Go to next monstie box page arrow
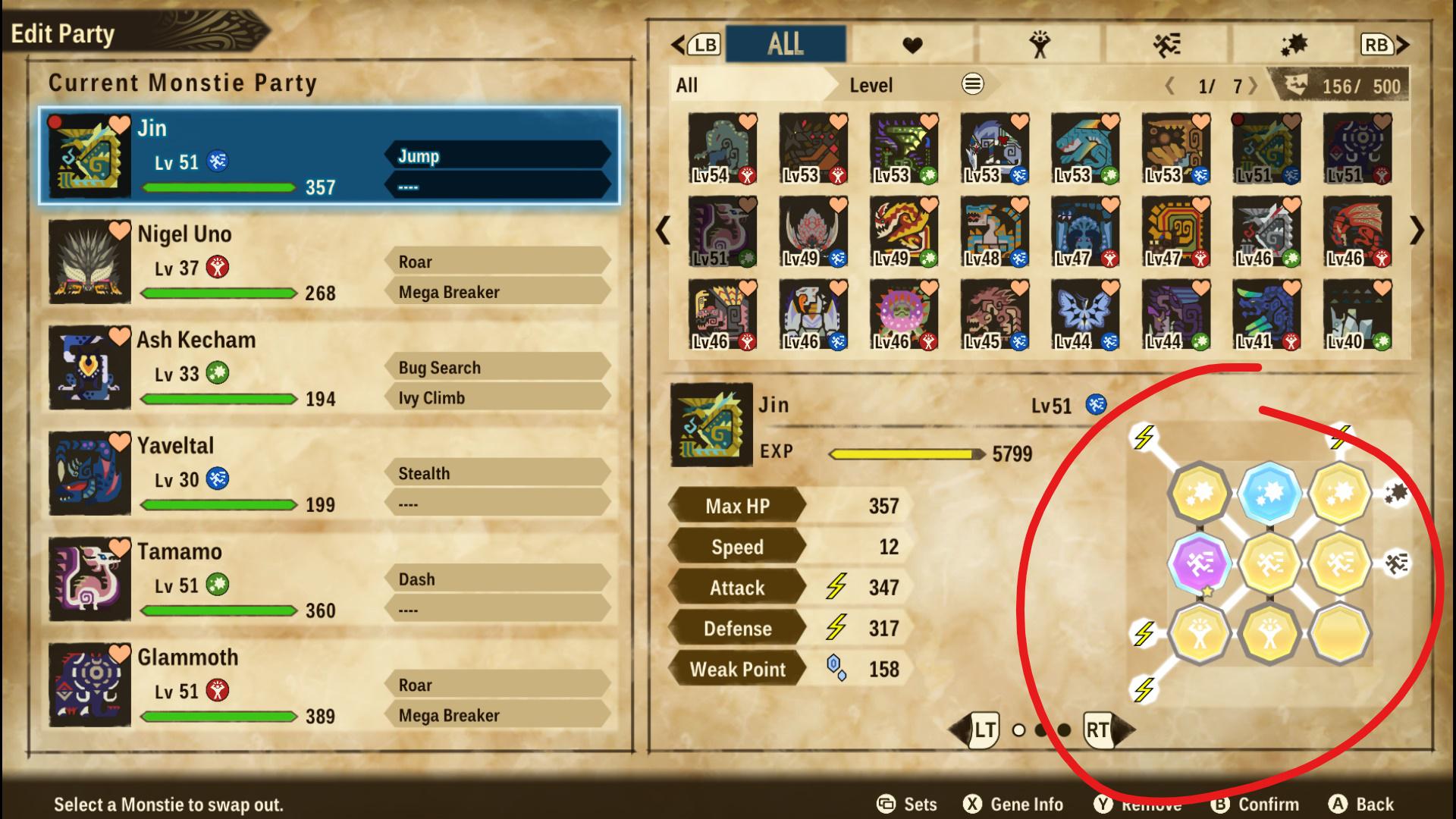Image resolution: width=1456 pixels, height=819 pixels. [1416, 231]
